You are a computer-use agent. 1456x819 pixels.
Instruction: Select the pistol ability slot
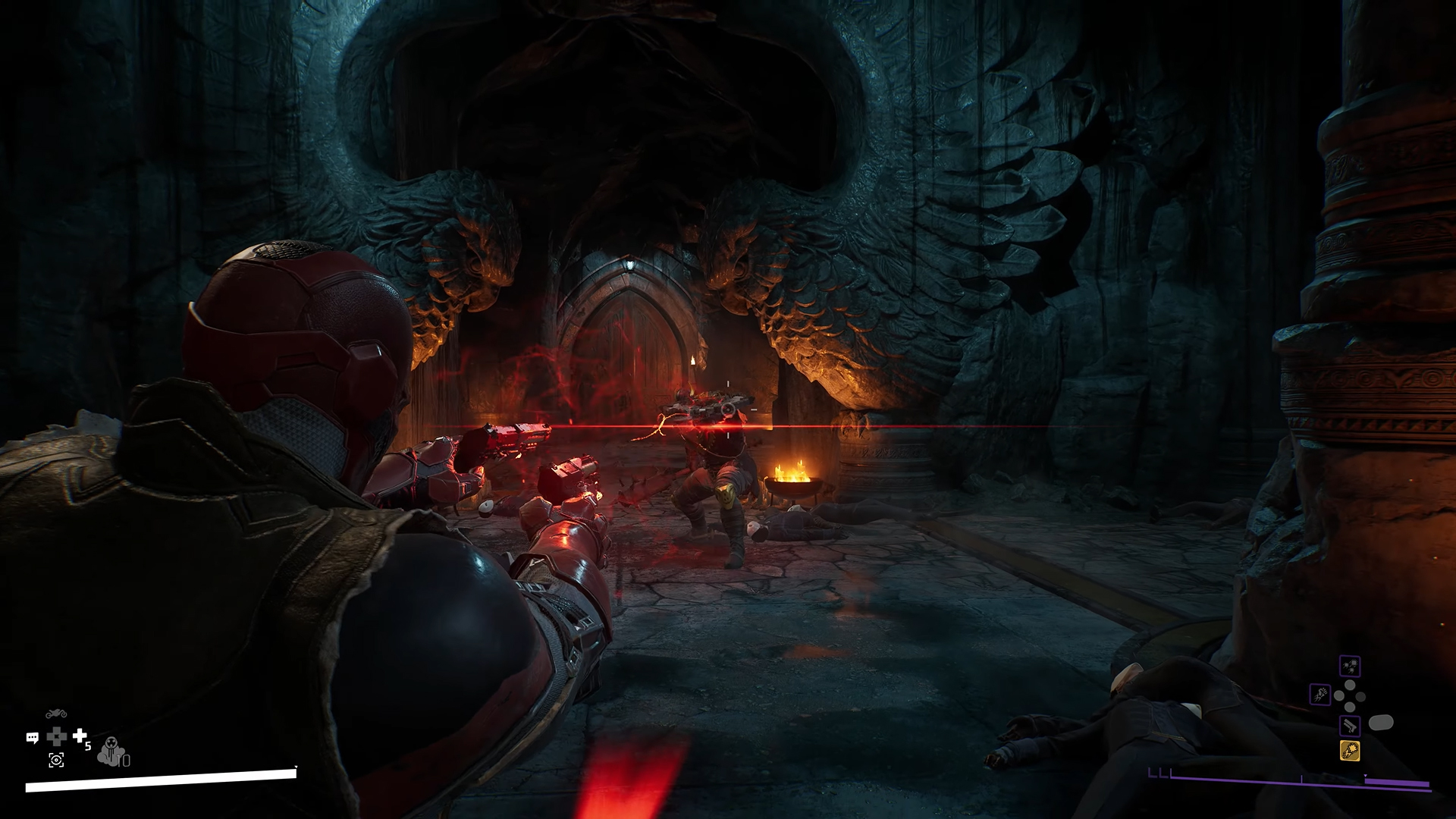(1350, 726)
